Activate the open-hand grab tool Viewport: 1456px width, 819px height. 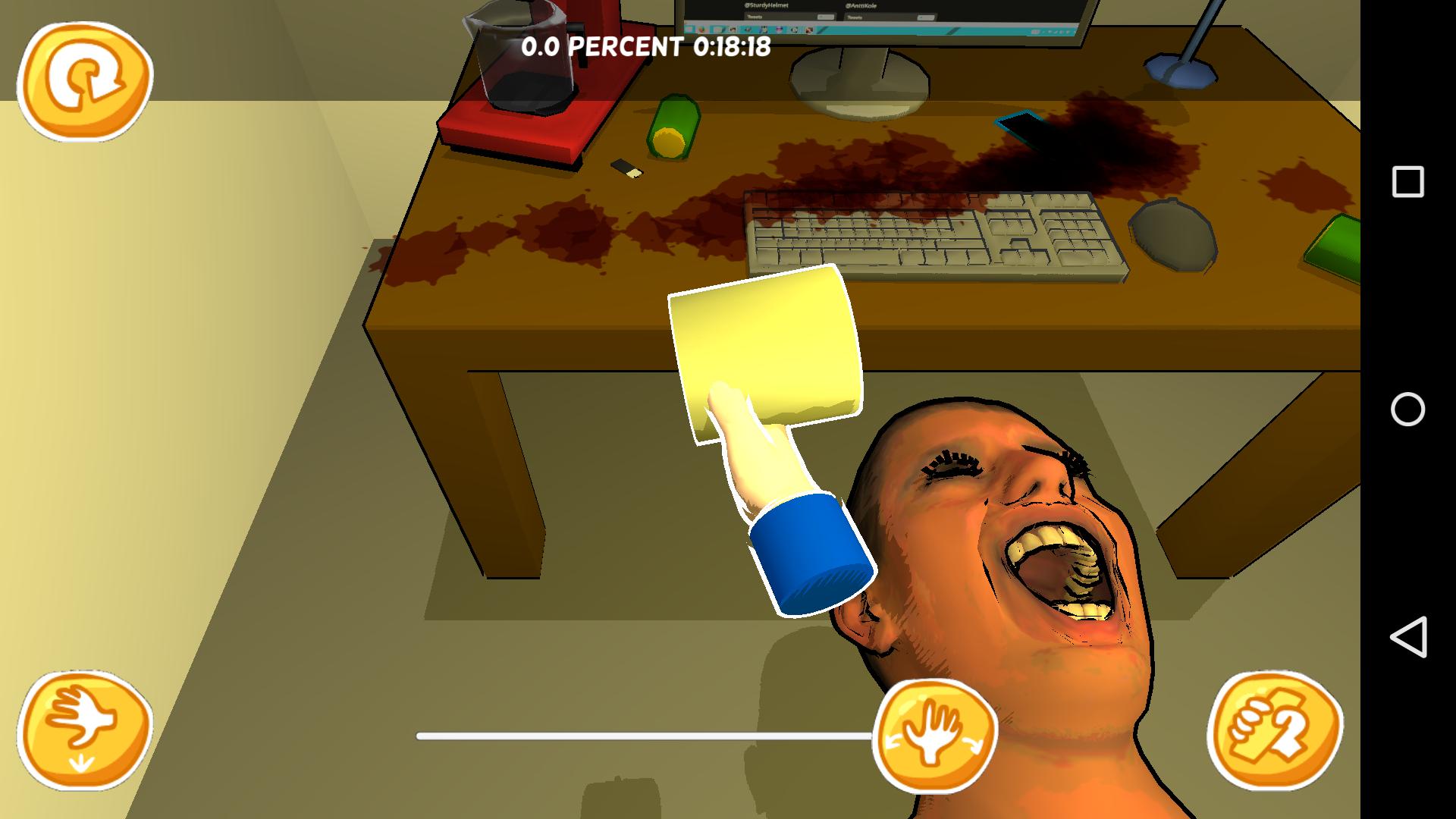coord(937,739)
